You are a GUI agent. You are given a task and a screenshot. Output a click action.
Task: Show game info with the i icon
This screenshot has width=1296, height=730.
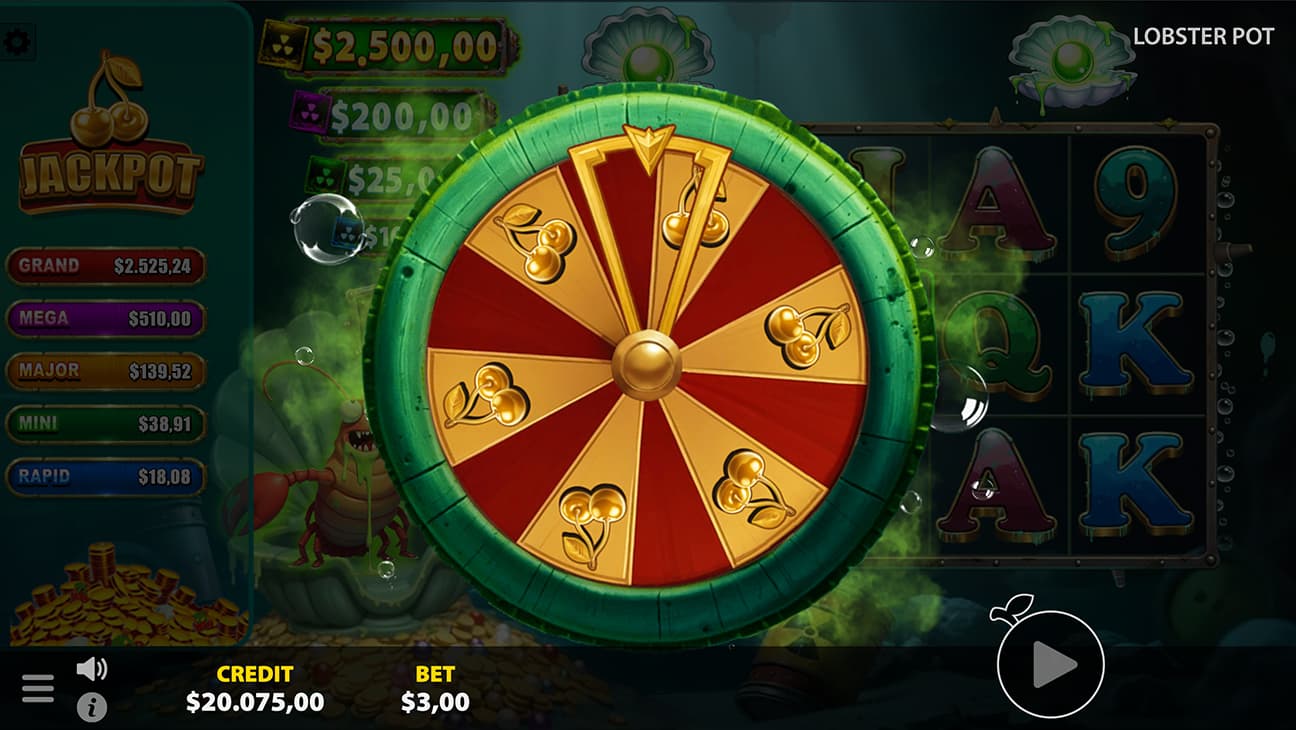click(91, 707)
